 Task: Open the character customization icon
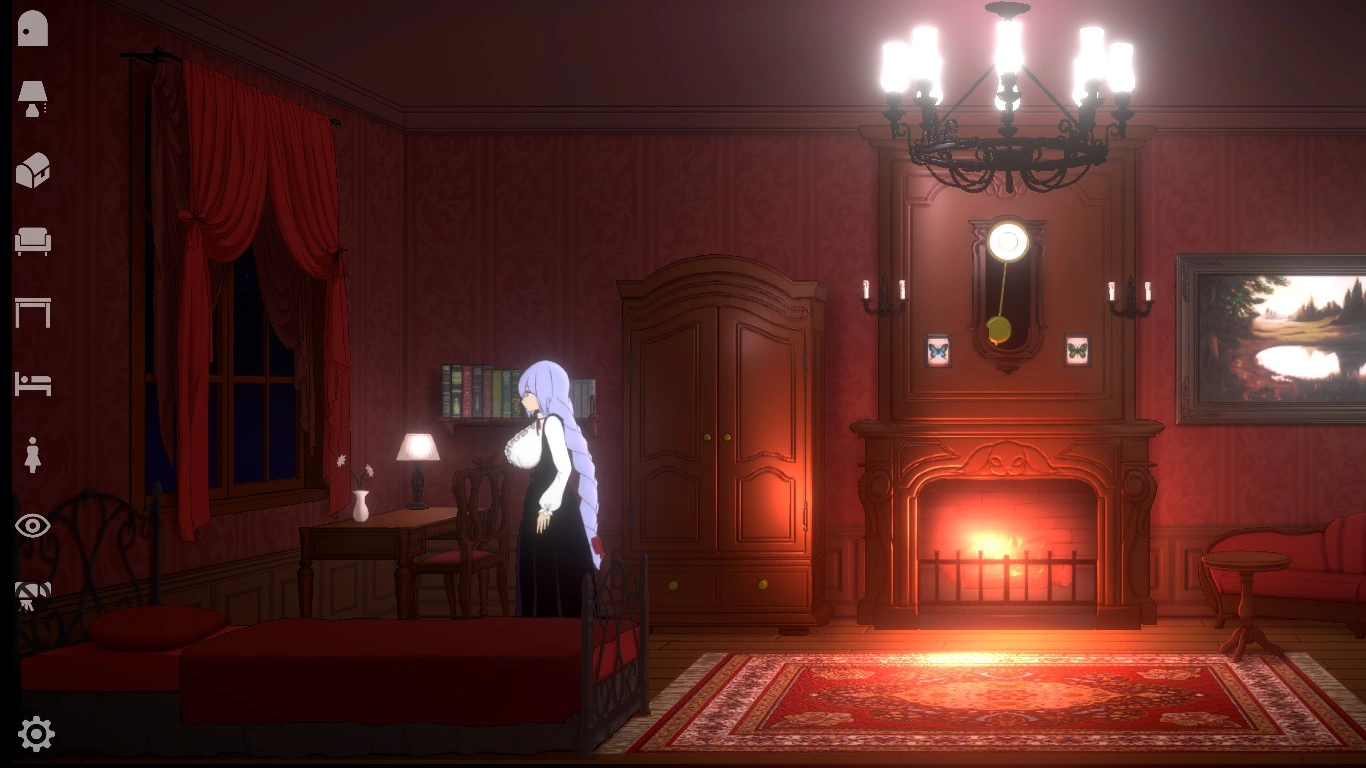33,452
